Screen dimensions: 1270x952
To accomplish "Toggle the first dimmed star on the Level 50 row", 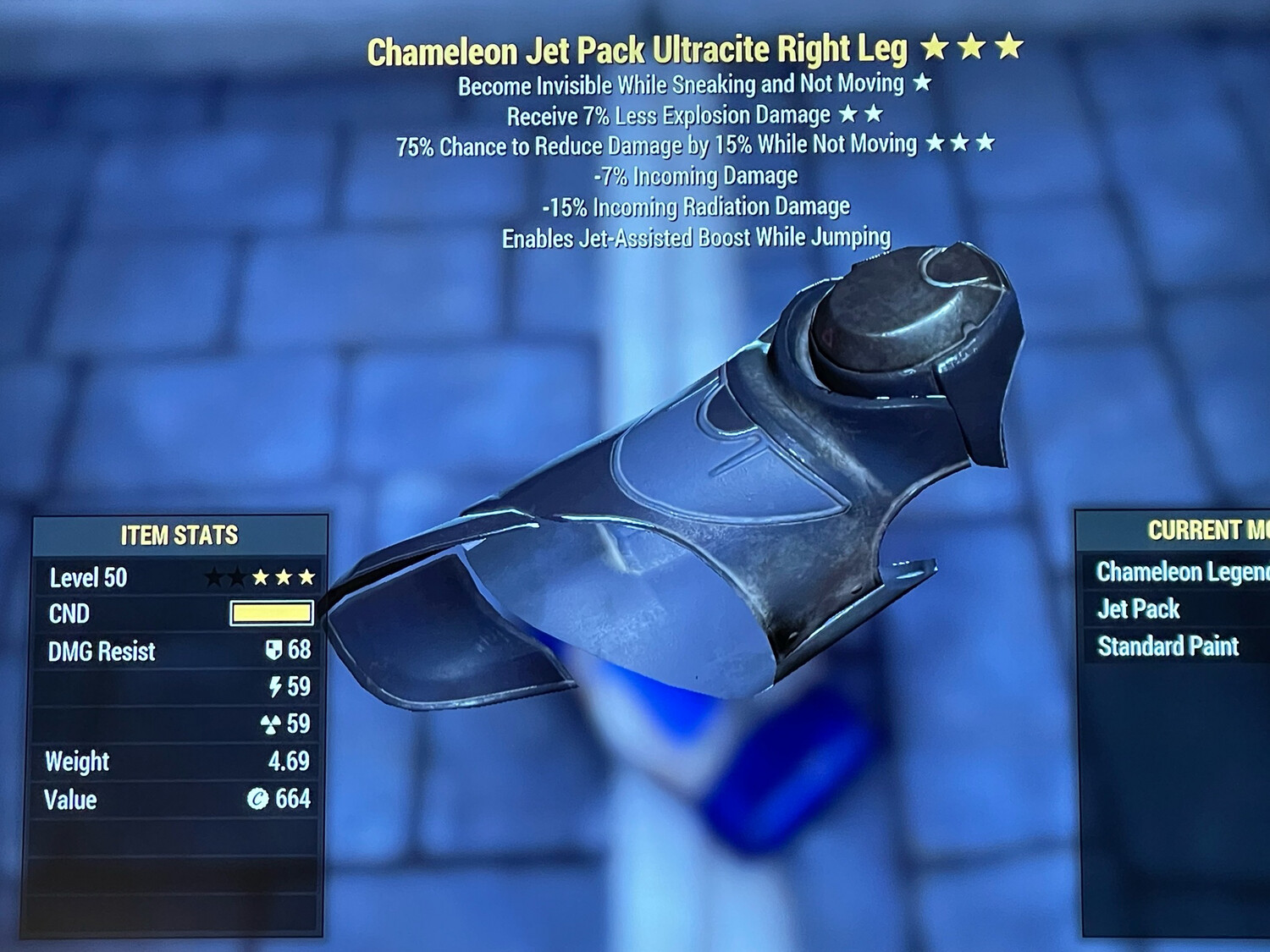I will [x=213, y=578].
